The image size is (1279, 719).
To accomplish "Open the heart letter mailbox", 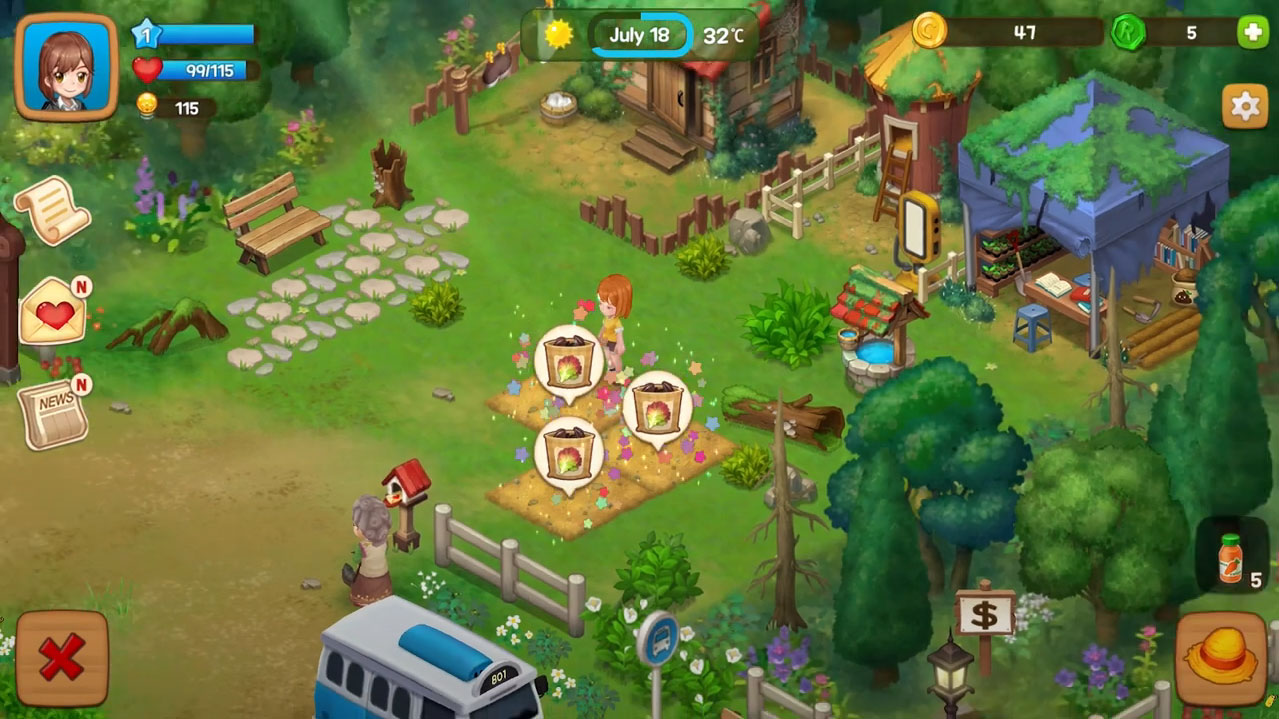I will pyautogui.click(x=54, y=312).
